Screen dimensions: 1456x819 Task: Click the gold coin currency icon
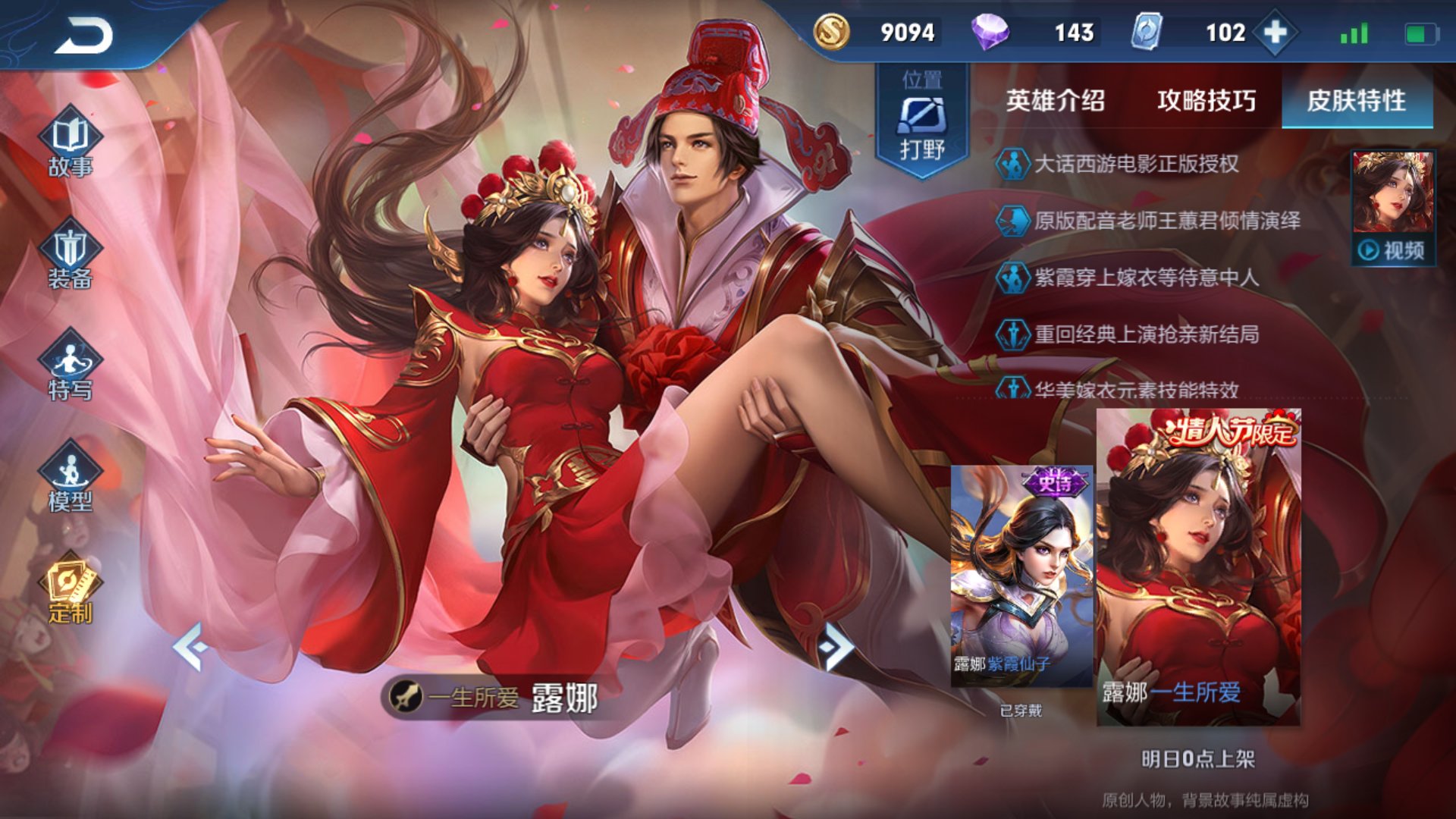pyautogui.click(x=831, y=33)
